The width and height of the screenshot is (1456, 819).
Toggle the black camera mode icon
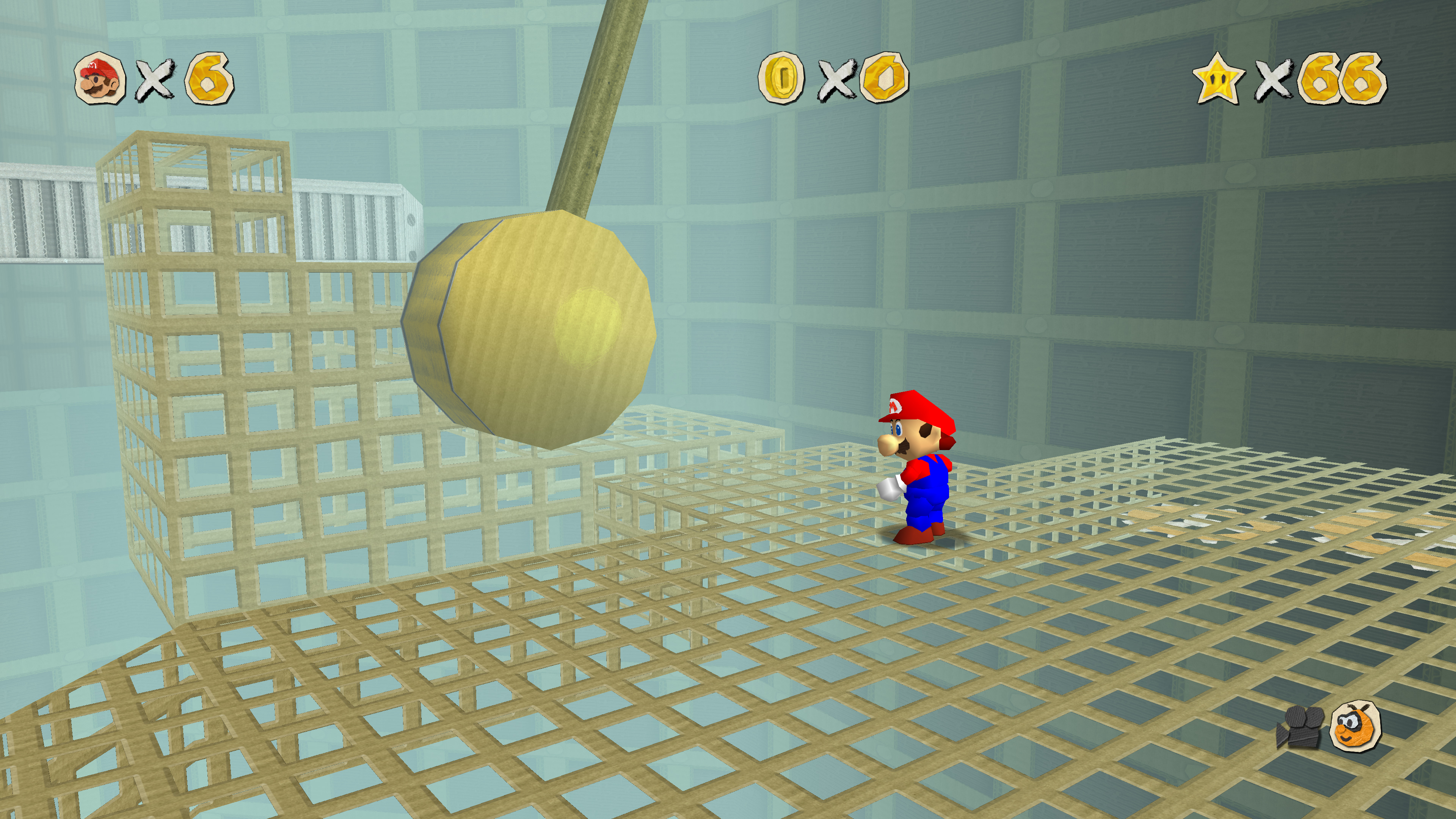point(1299,726)
